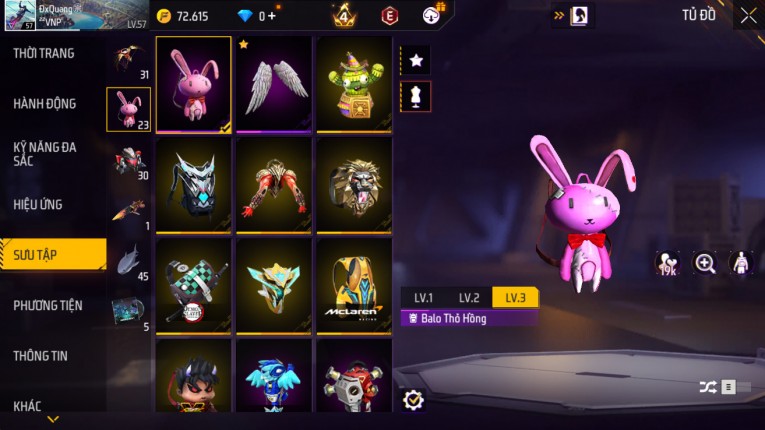765x430 pixels.
Task: Select the Hiệu Ứng category
Action: click(x=38, y=204)
